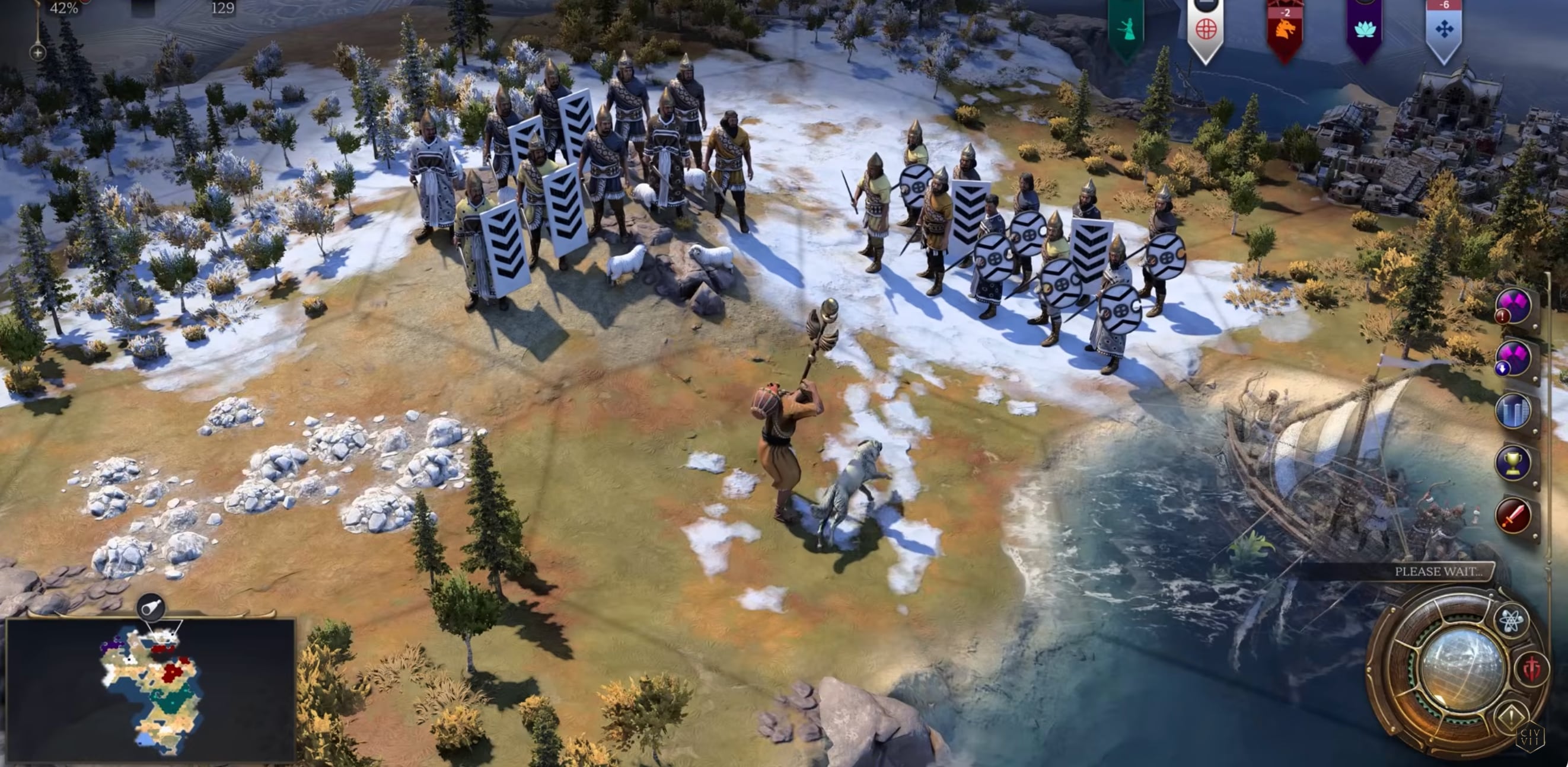The image size is (1568, 767).
Task: Open the city skyline notification
Action: pos(1513,411)
